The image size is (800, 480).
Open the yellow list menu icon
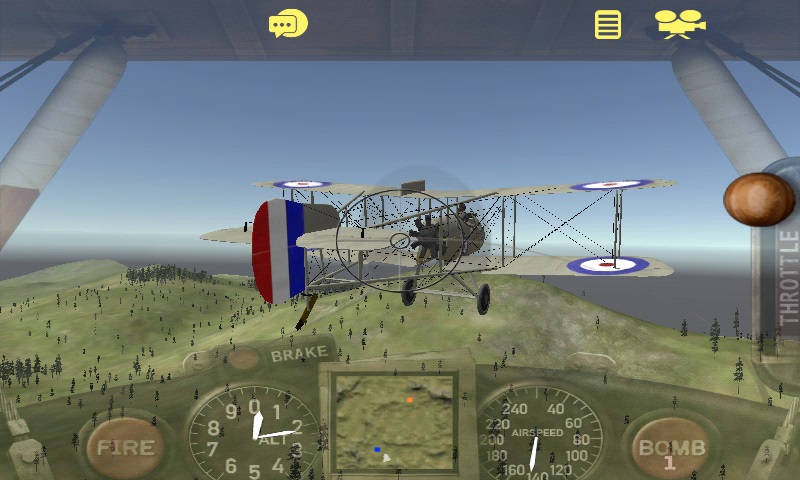(607, 24)
